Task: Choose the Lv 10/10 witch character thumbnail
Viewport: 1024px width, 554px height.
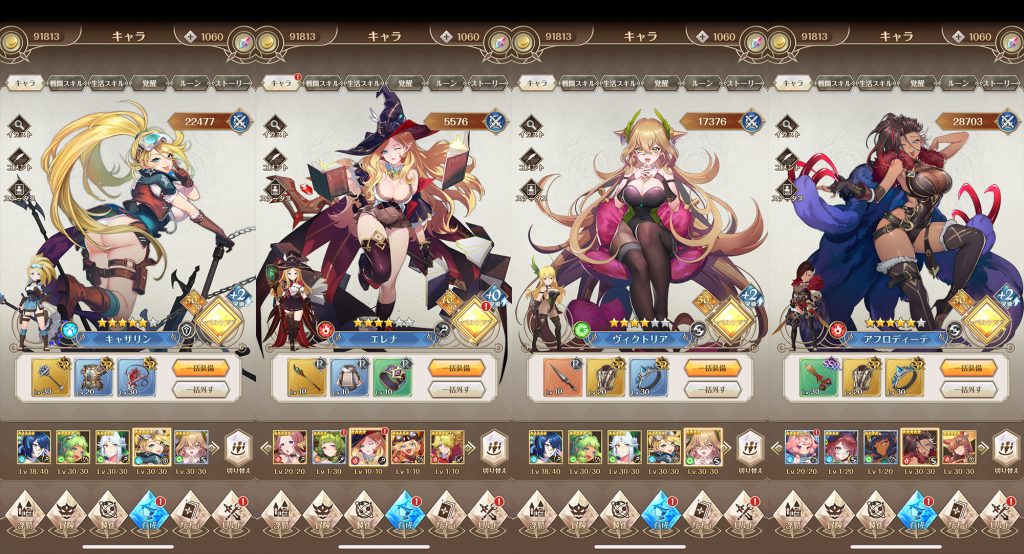Action: point(368,447)
